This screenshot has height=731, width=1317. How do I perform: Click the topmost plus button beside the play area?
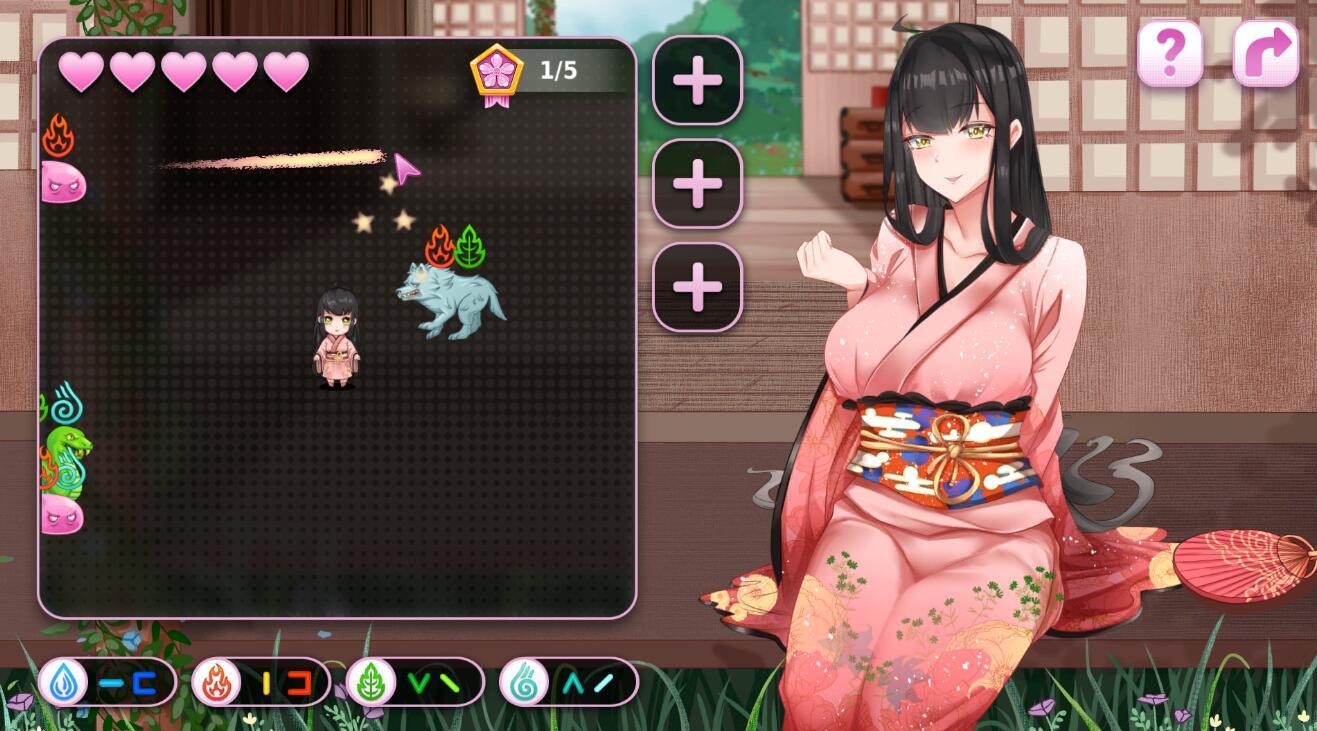coord(697,80)
